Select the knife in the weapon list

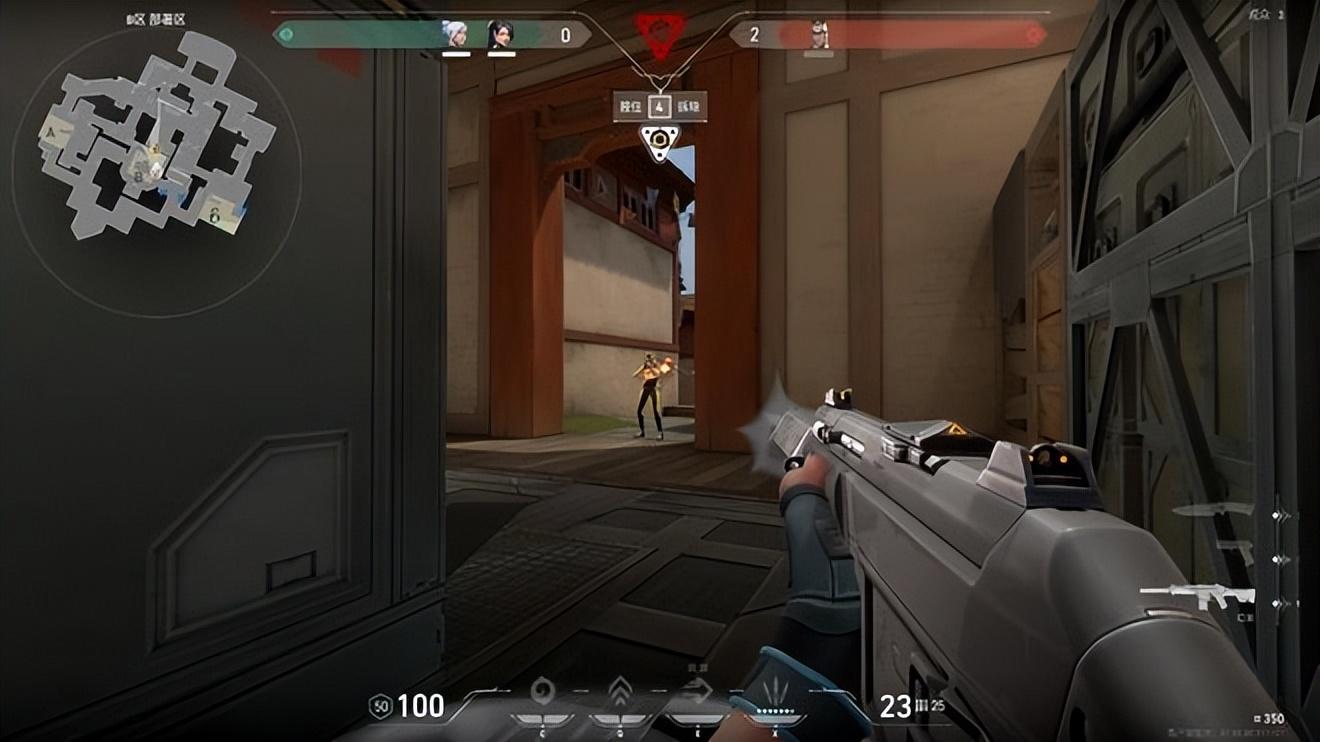click(1212, 511)
